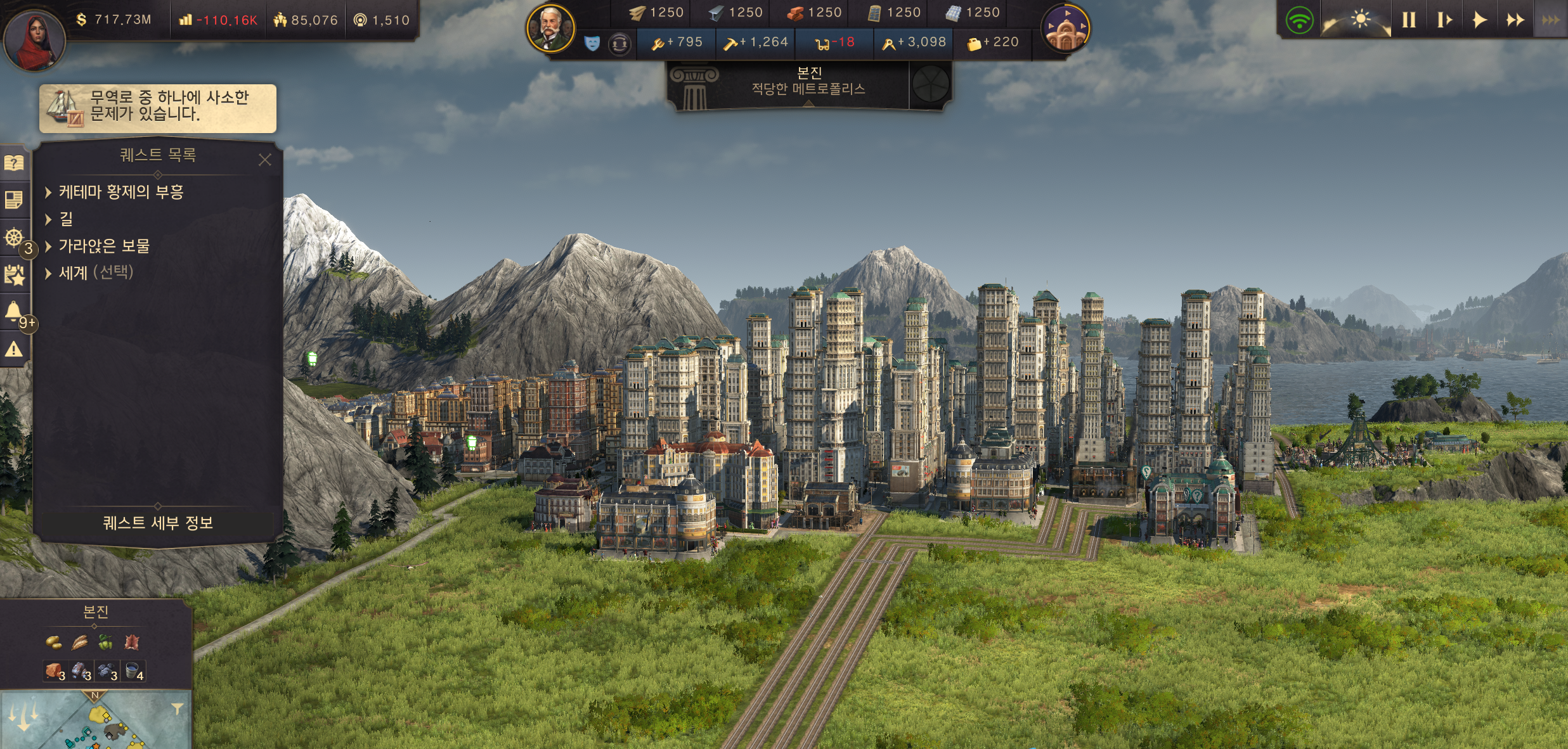Set game speed to slow

coord(1444,20)
